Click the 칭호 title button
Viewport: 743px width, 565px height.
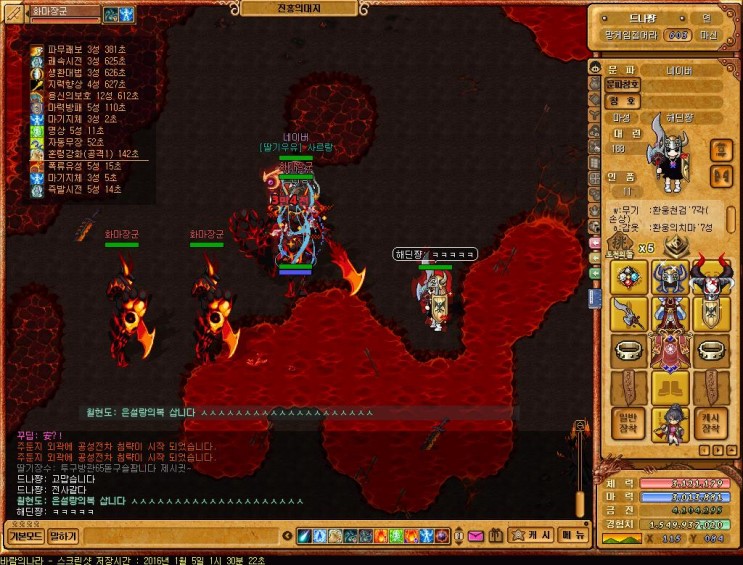click(622, 101)
